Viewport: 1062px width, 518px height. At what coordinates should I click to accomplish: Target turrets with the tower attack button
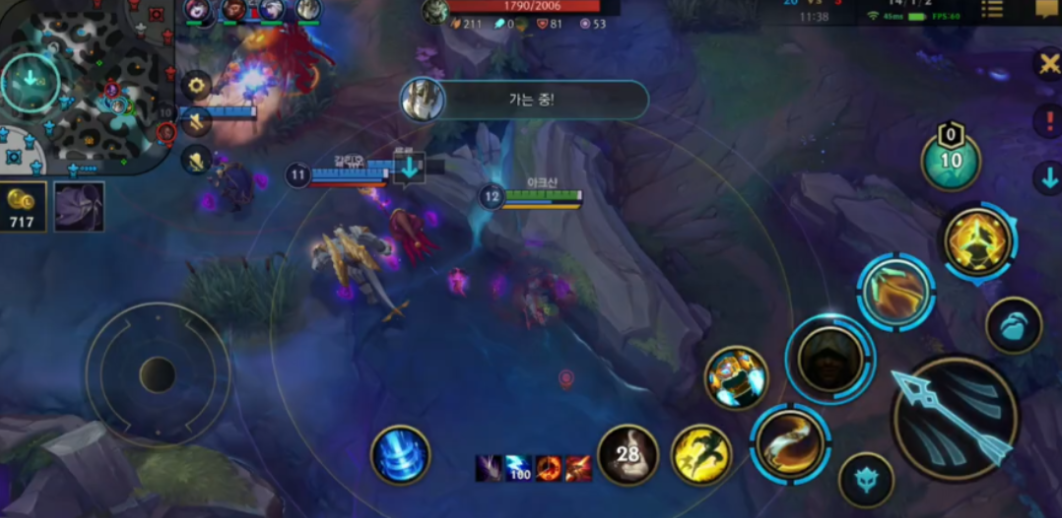click(1014, 327)
